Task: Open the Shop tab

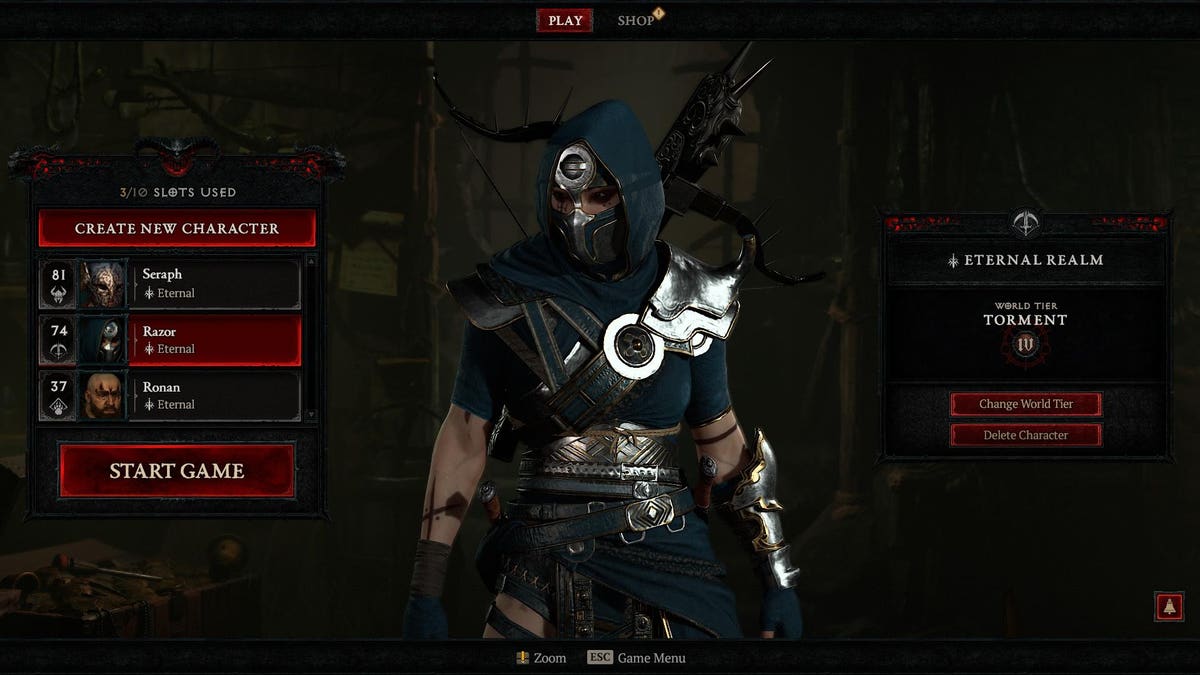Action: point(636,21)
